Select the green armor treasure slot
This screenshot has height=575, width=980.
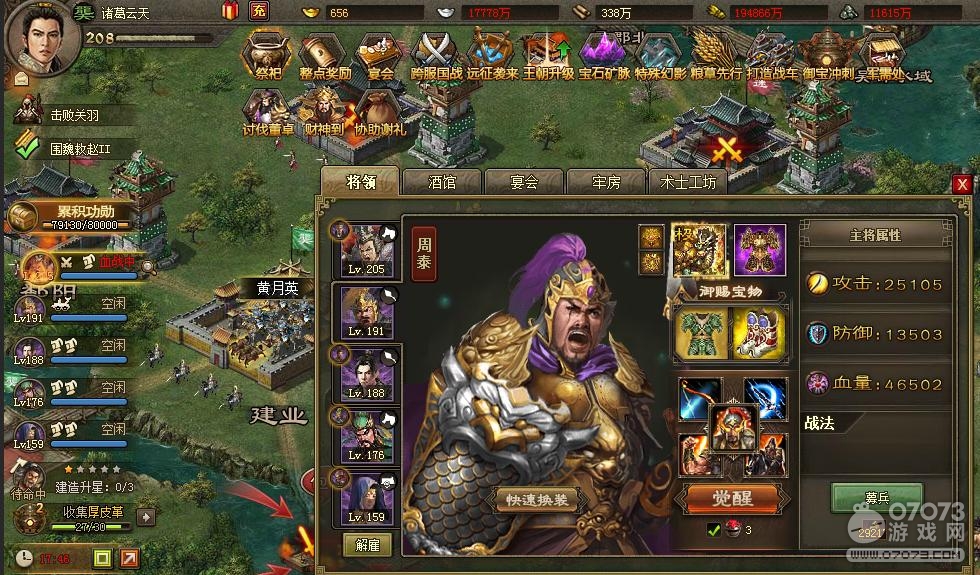click(x=701, y=333)
